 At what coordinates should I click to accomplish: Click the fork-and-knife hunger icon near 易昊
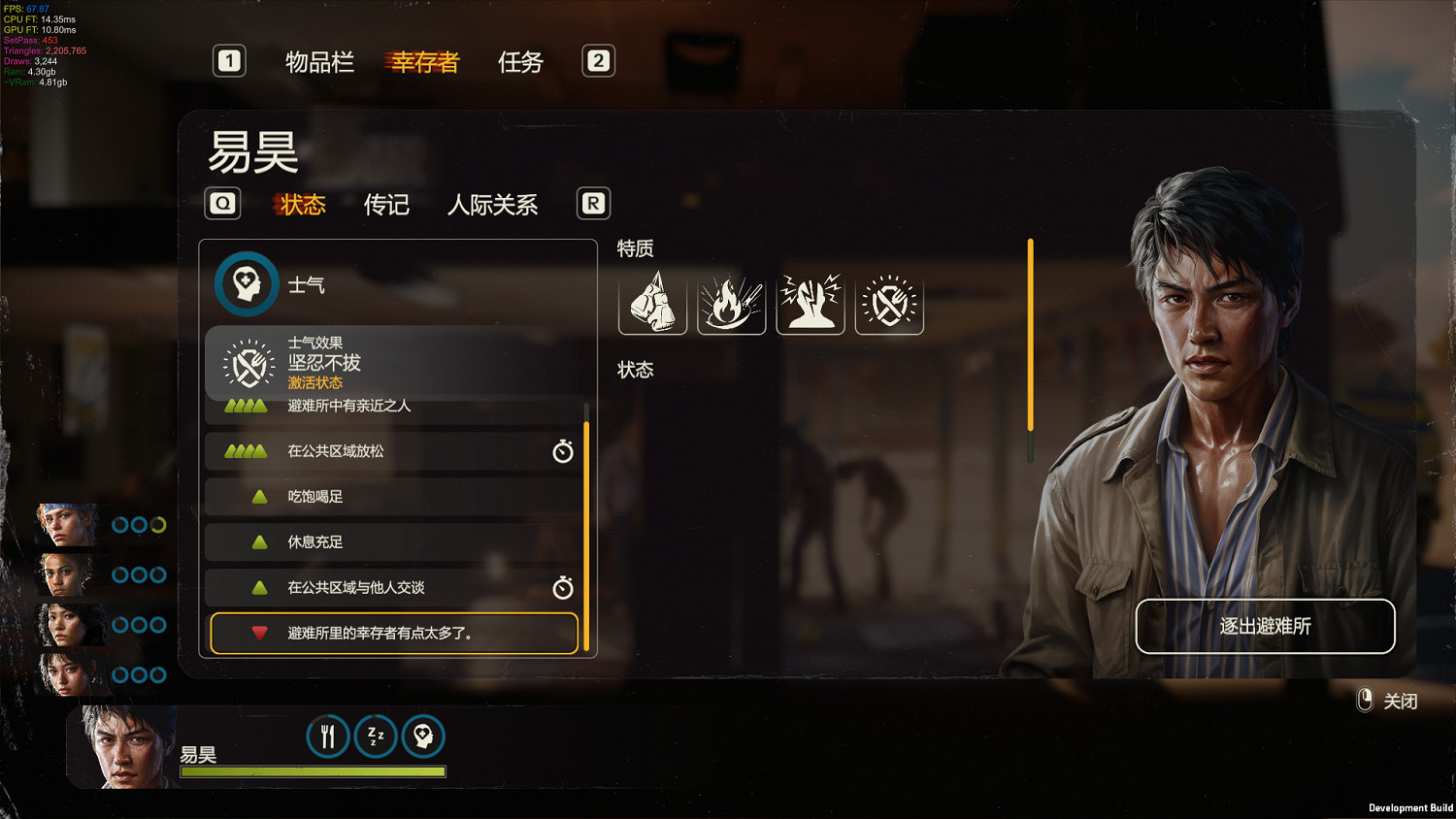coord(327,737)
